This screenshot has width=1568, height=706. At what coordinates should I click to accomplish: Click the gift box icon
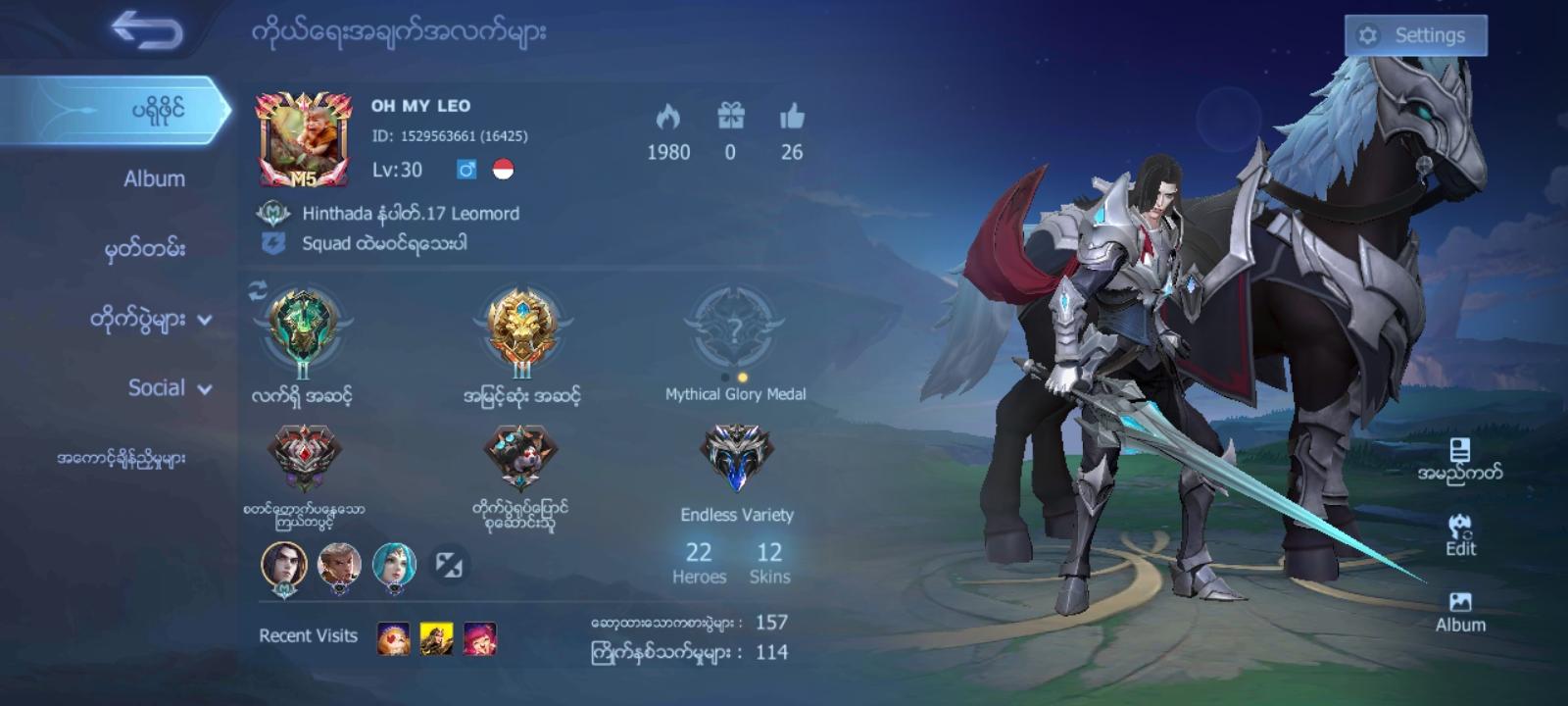coord(730,118)
